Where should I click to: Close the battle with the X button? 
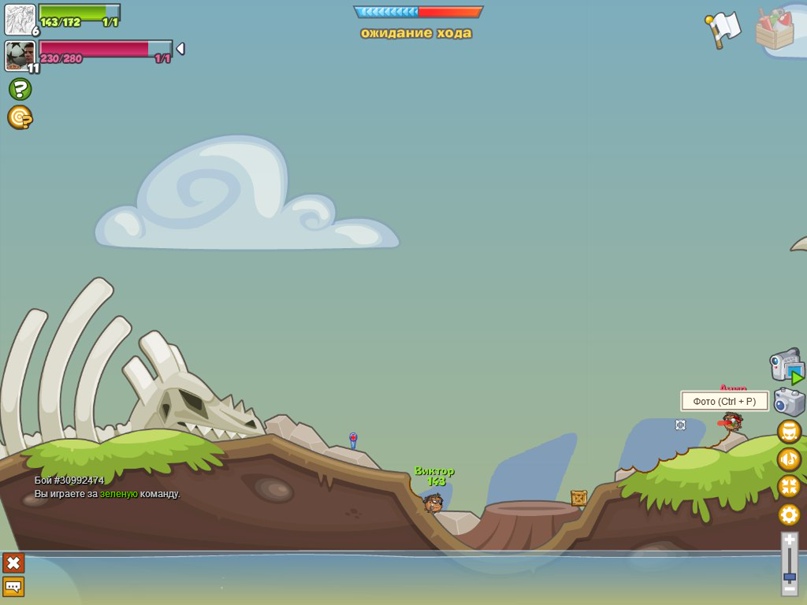pos(13,563)
